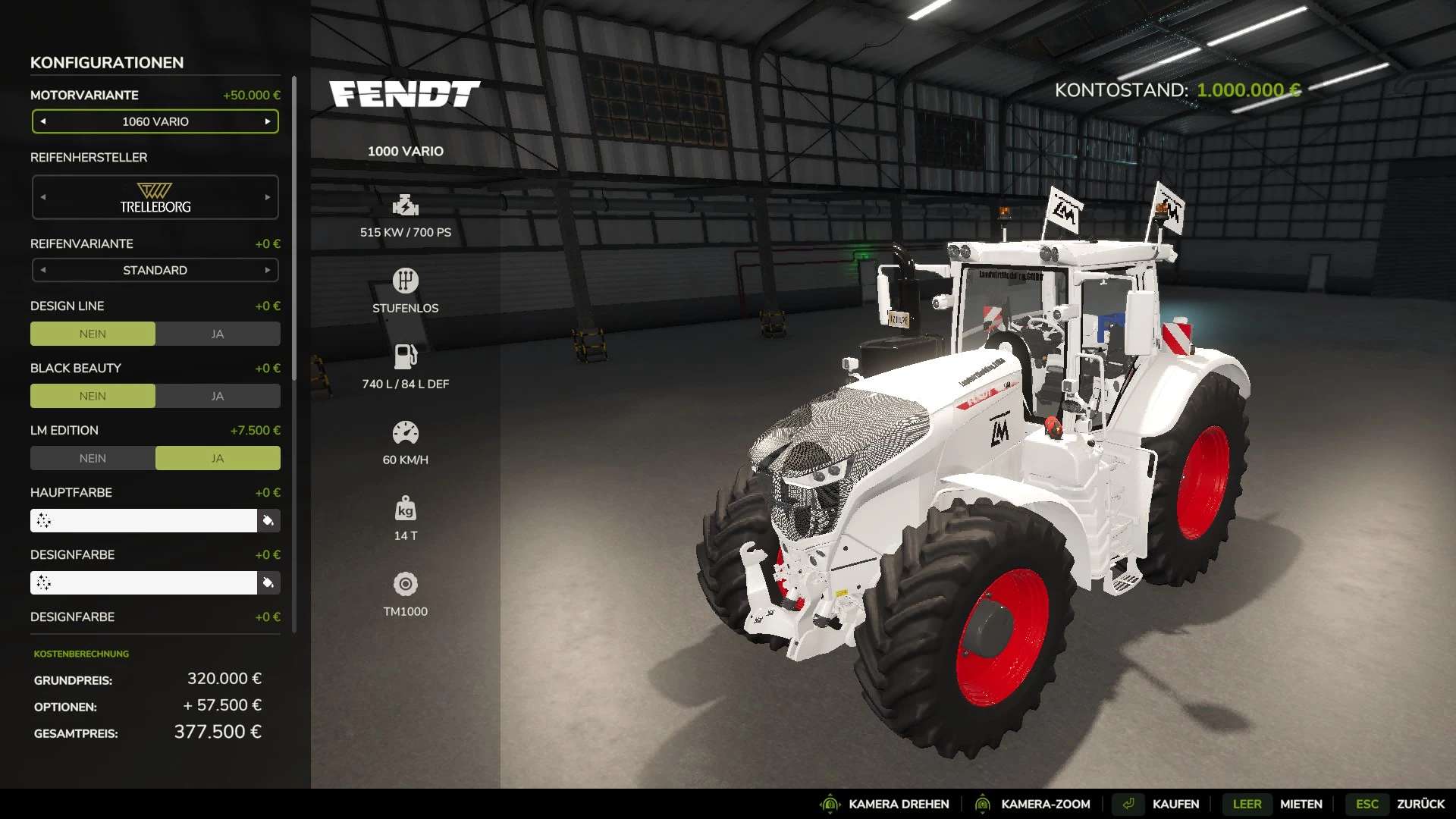The height and width of the screenshot is (819, 1456).
Task: Enable Black Beauty with Ja
Action: click(x=218, y=396)
